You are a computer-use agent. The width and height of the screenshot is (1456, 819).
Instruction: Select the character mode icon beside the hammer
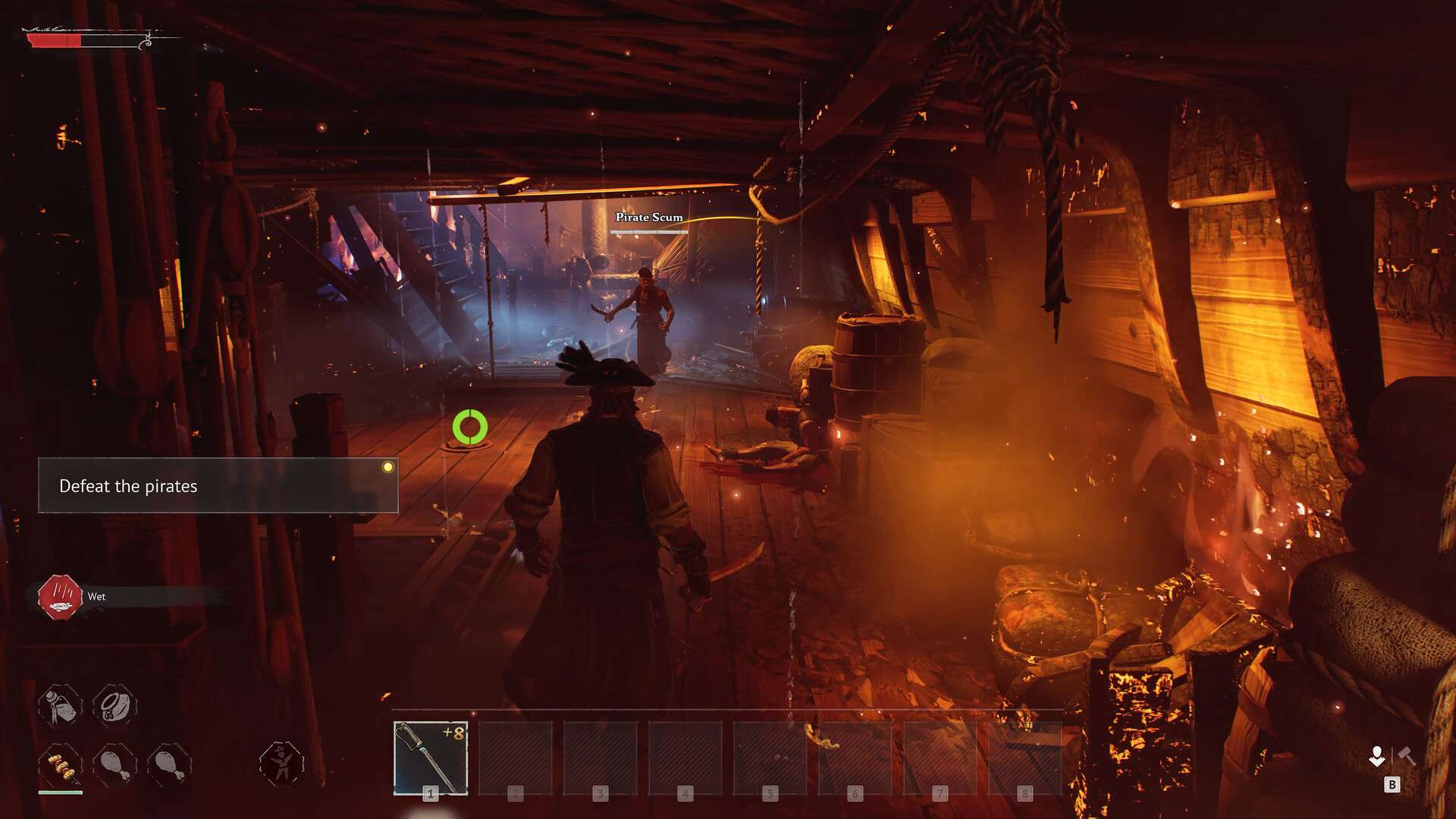click(1377, 756)
